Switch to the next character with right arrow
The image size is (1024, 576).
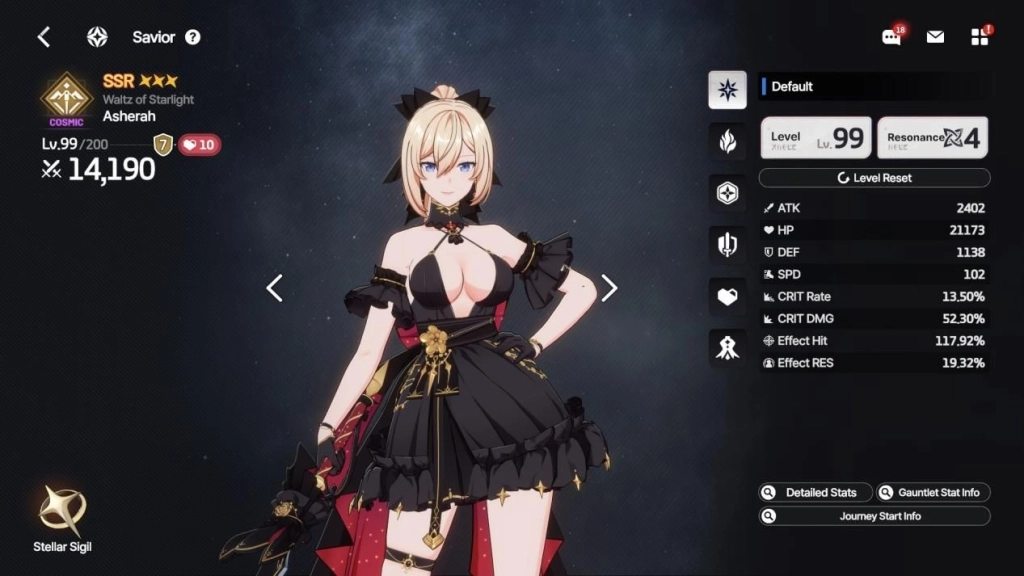pyautogui.click(x=609, y=288)
